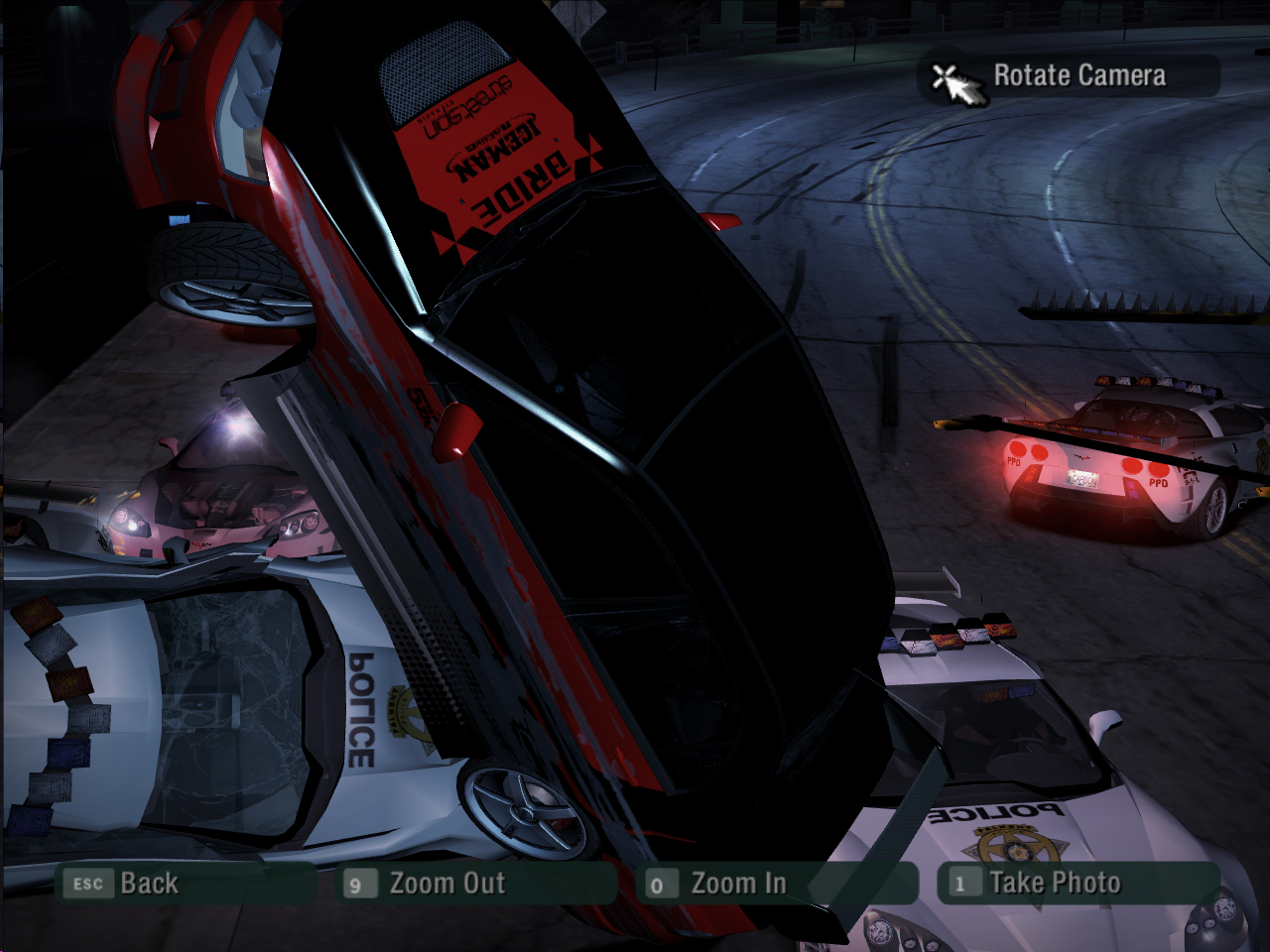Select the Rotate Camera control
This screenshot has width=1270, height=952.
(x=1078, y=76)
